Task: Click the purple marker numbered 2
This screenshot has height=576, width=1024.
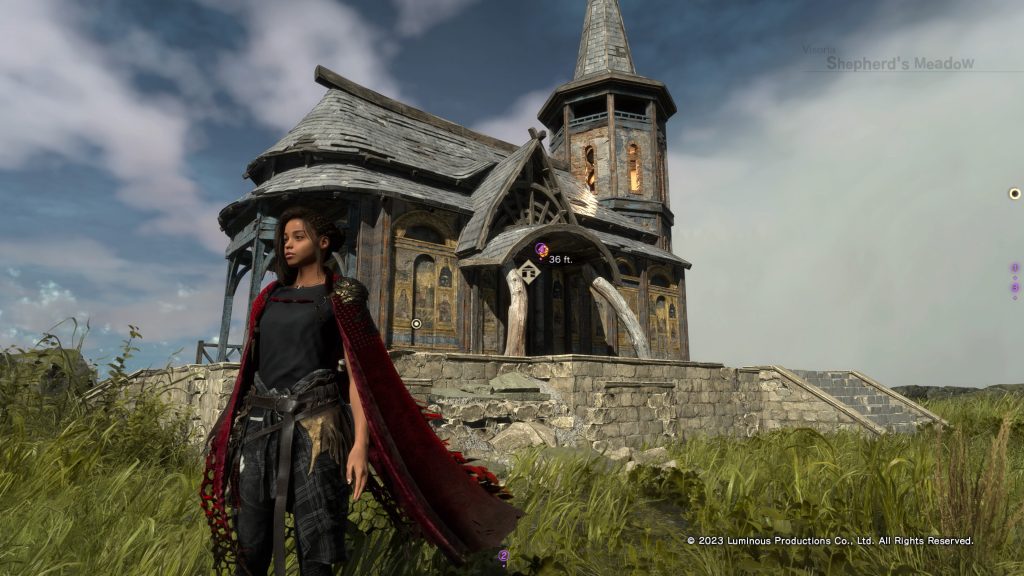Action: pyautogui.click(x=504, y=555)
